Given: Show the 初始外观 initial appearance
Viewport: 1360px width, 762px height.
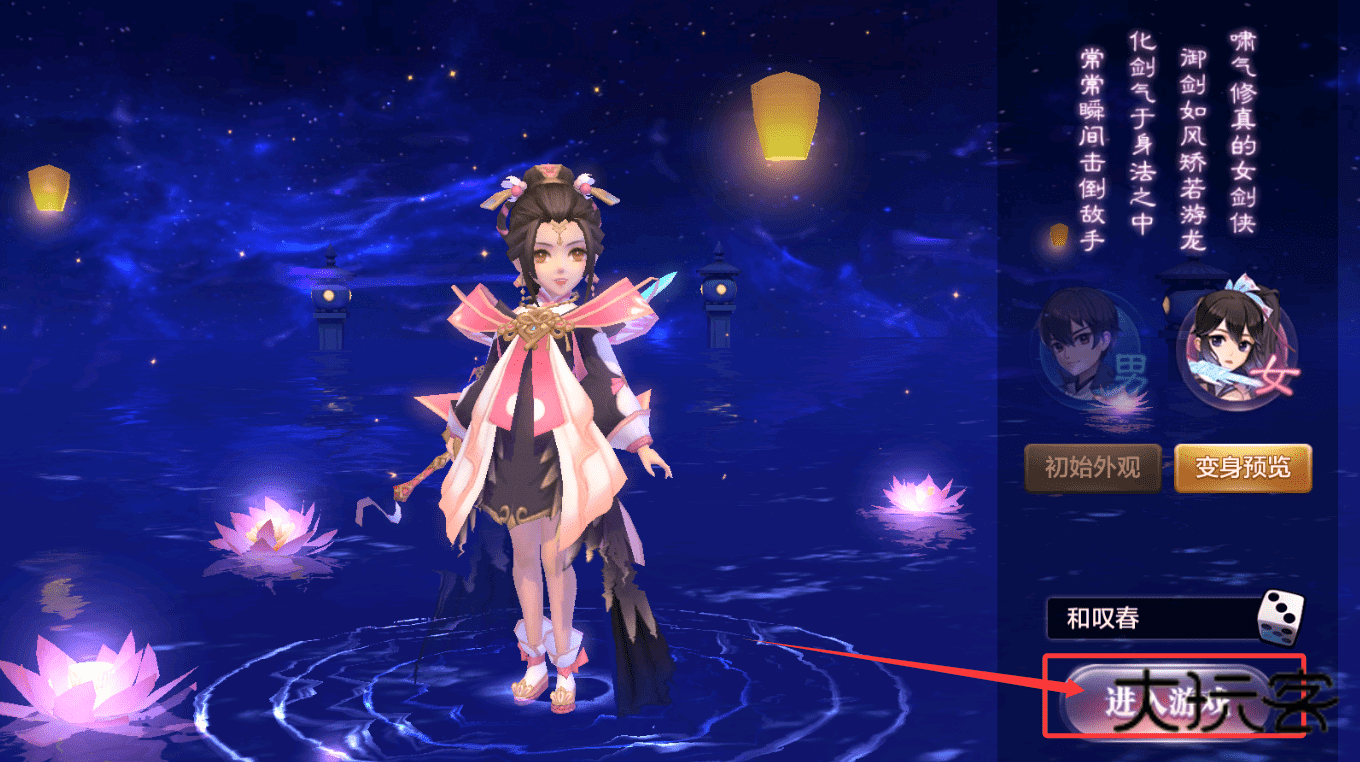Looking at the screenshot, I should pos(1092,467).
